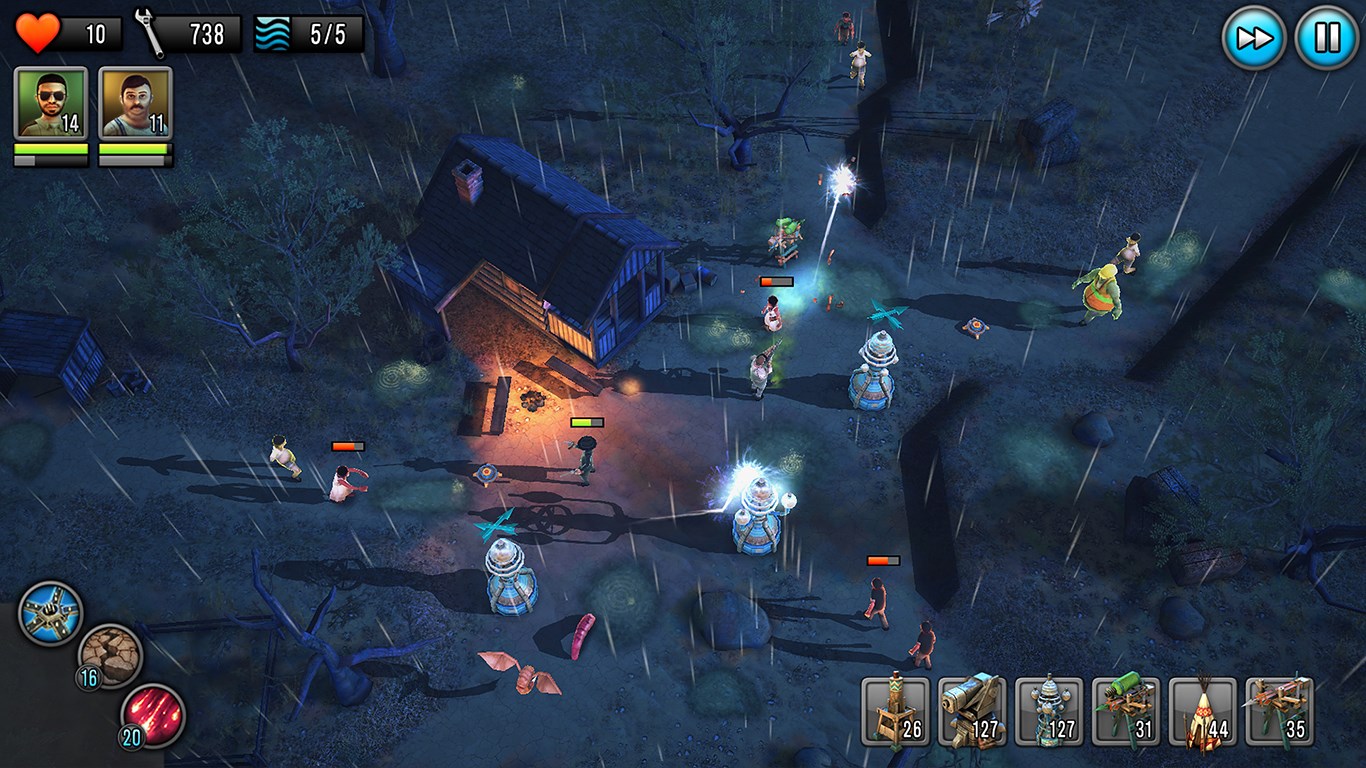Select the mustached hero portrait
Screen dimensions: 1366x768
(x=136, y=103)
